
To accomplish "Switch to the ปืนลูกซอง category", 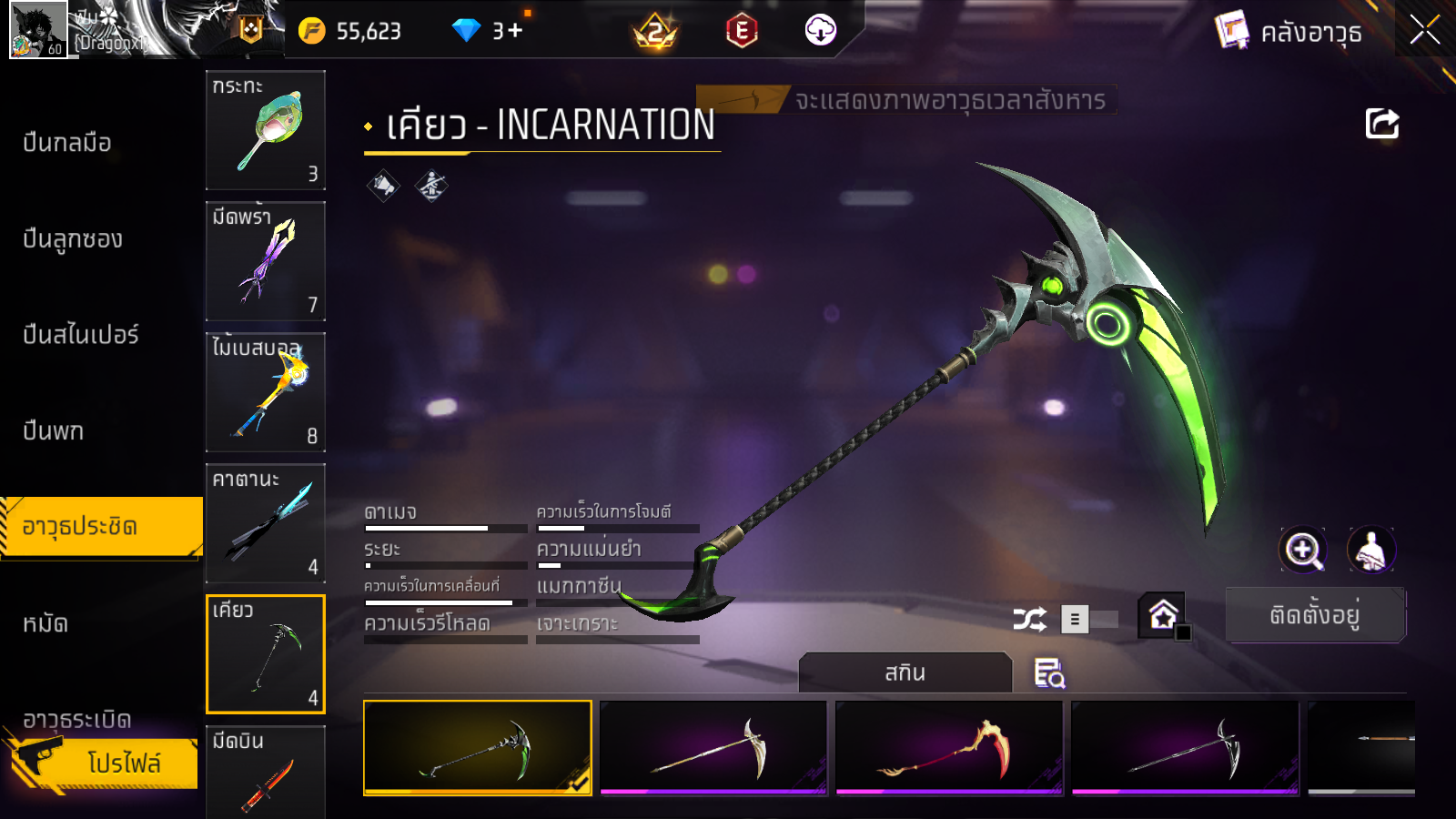I will (x=73, y=239).
